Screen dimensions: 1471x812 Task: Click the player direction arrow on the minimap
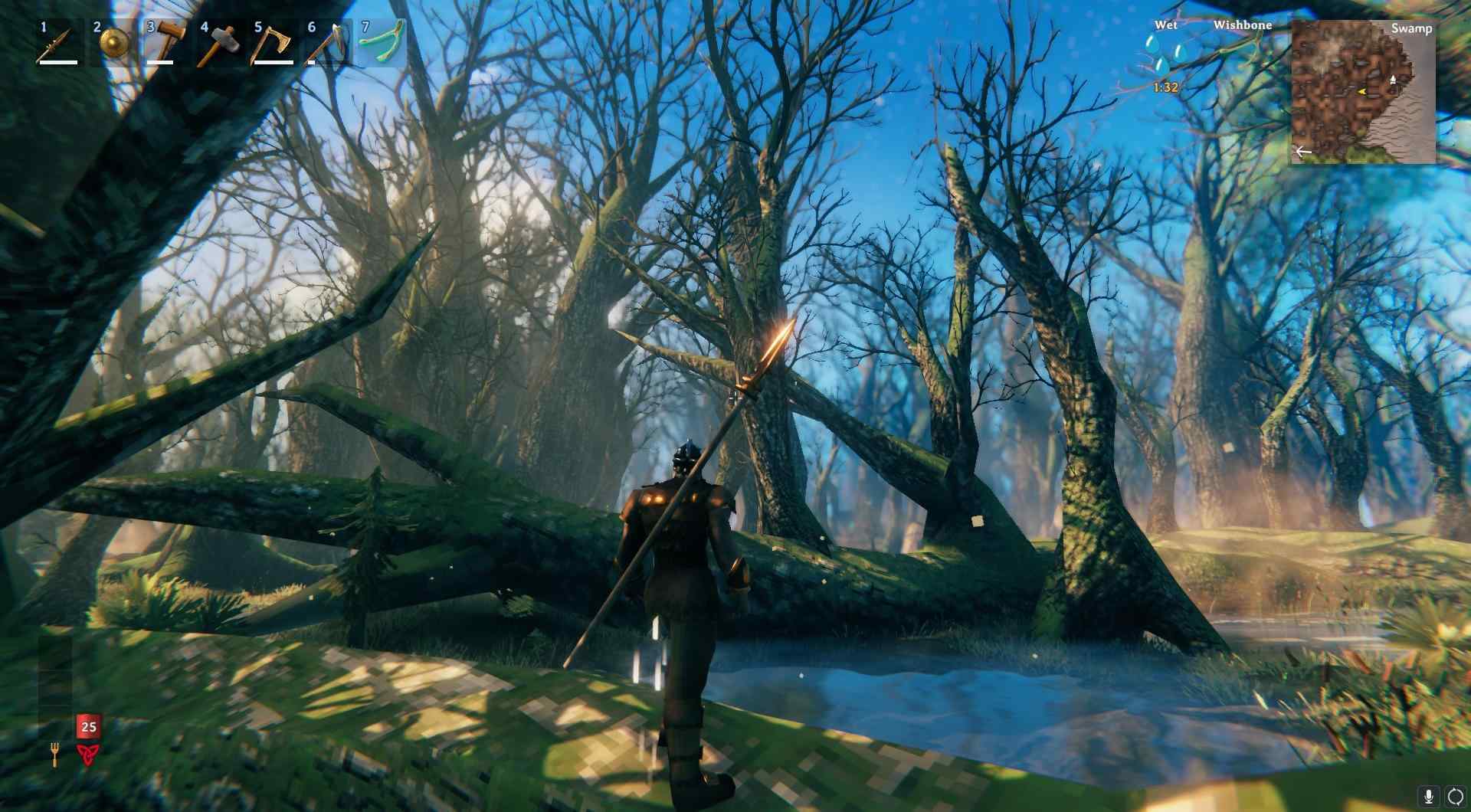tap(1392, 80)
